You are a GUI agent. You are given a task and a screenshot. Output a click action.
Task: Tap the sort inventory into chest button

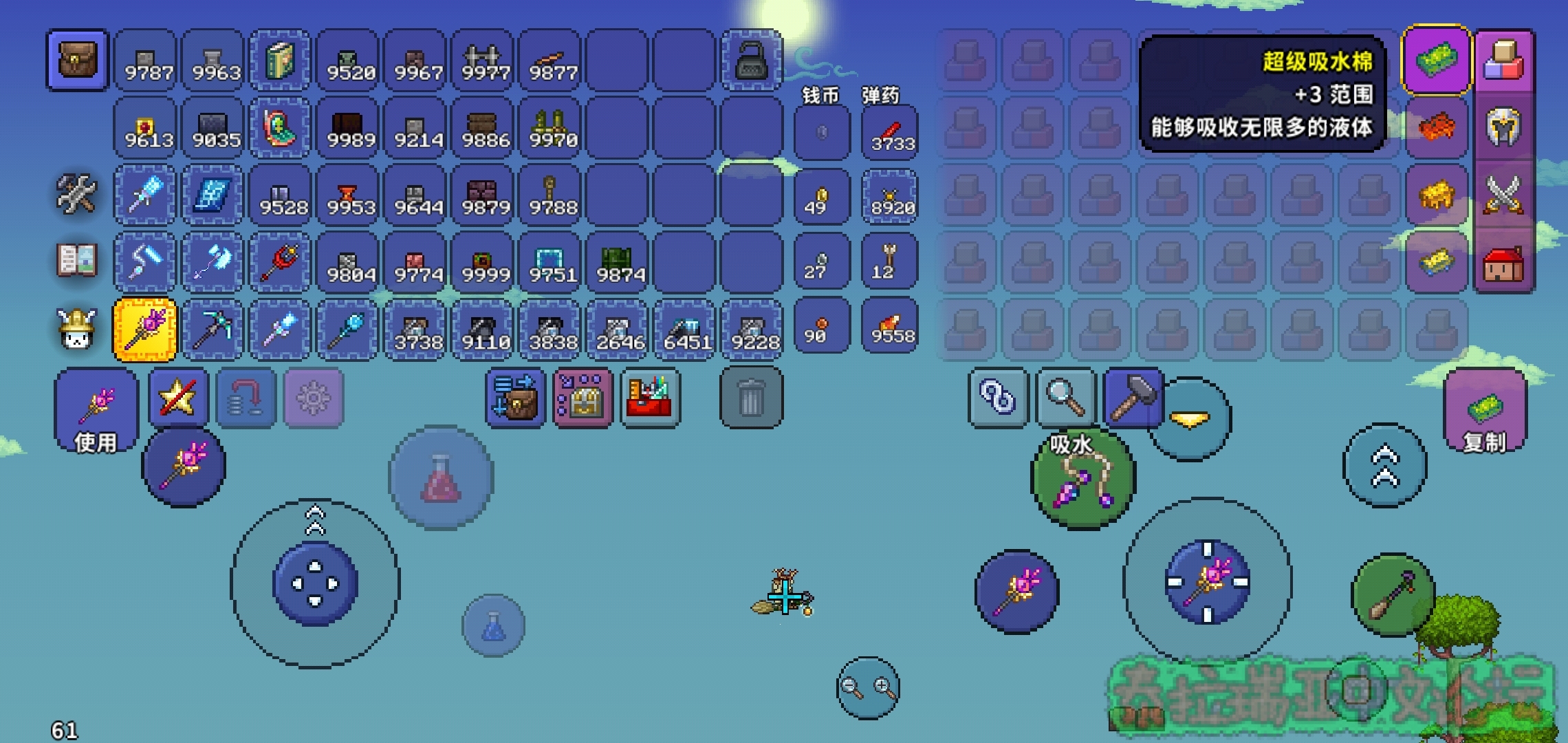pos(515,398)
